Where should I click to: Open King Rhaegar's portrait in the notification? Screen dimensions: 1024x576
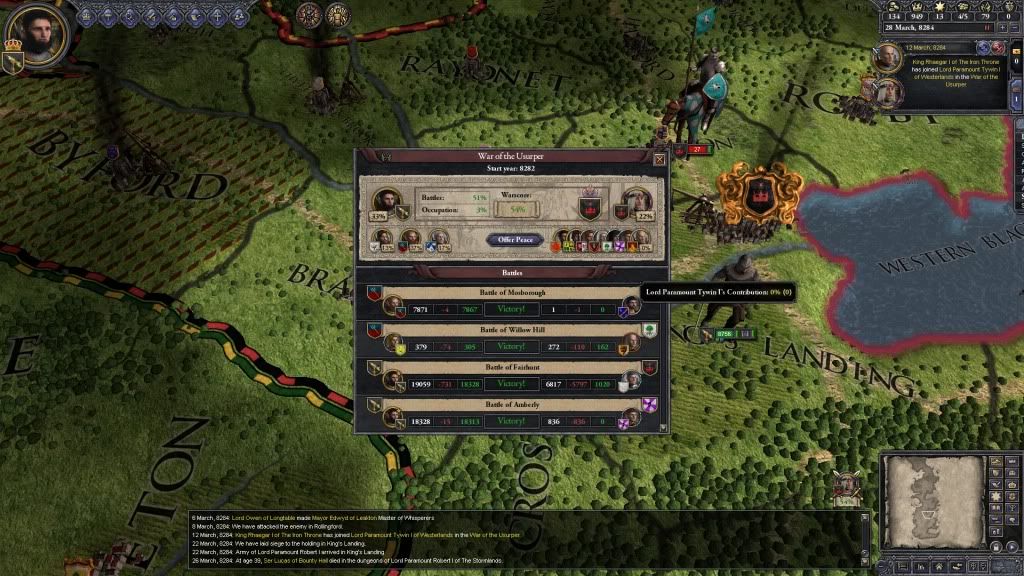point(888,59)
